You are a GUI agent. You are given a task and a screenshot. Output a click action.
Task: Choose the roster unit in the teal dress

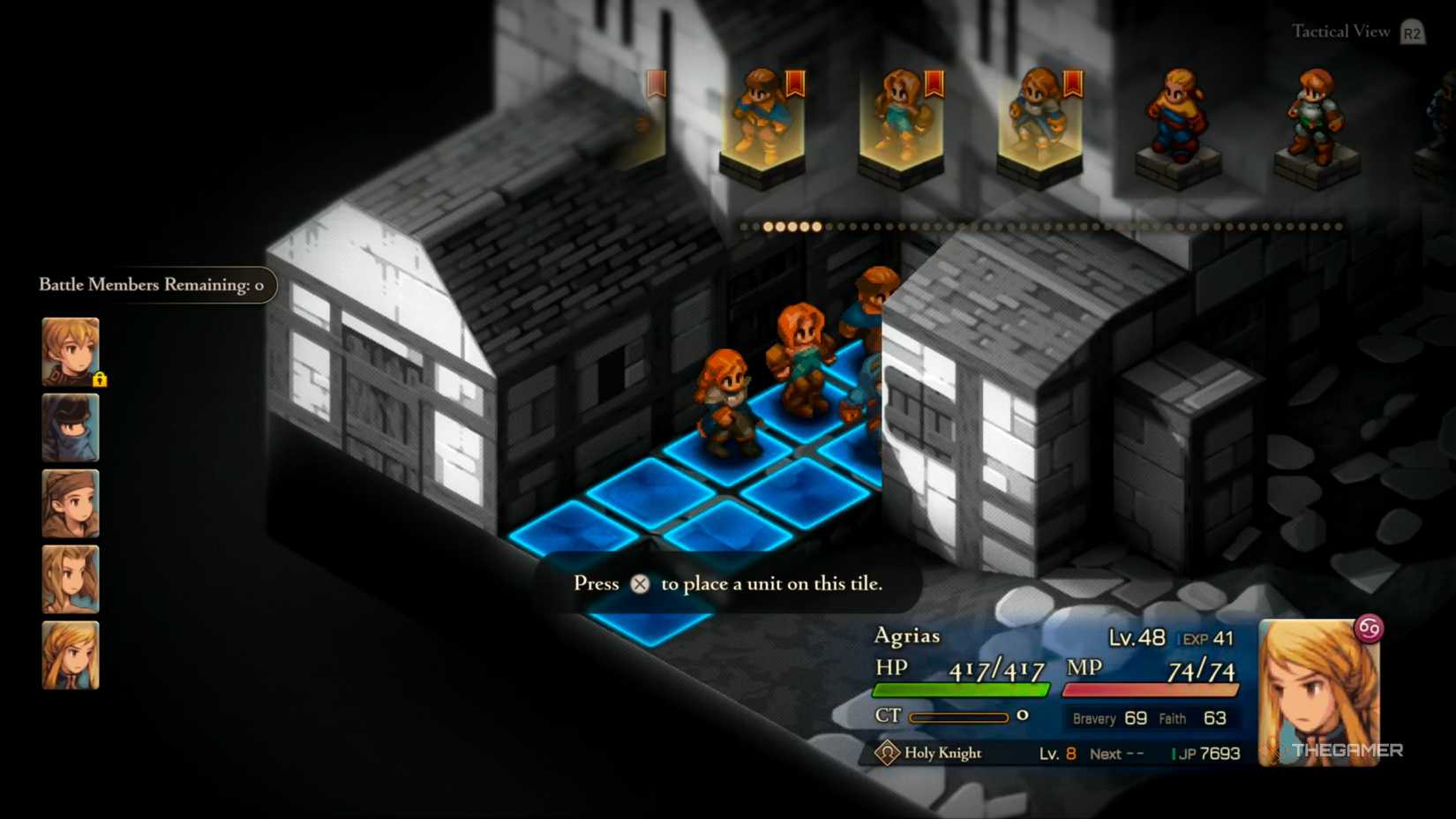900,119
